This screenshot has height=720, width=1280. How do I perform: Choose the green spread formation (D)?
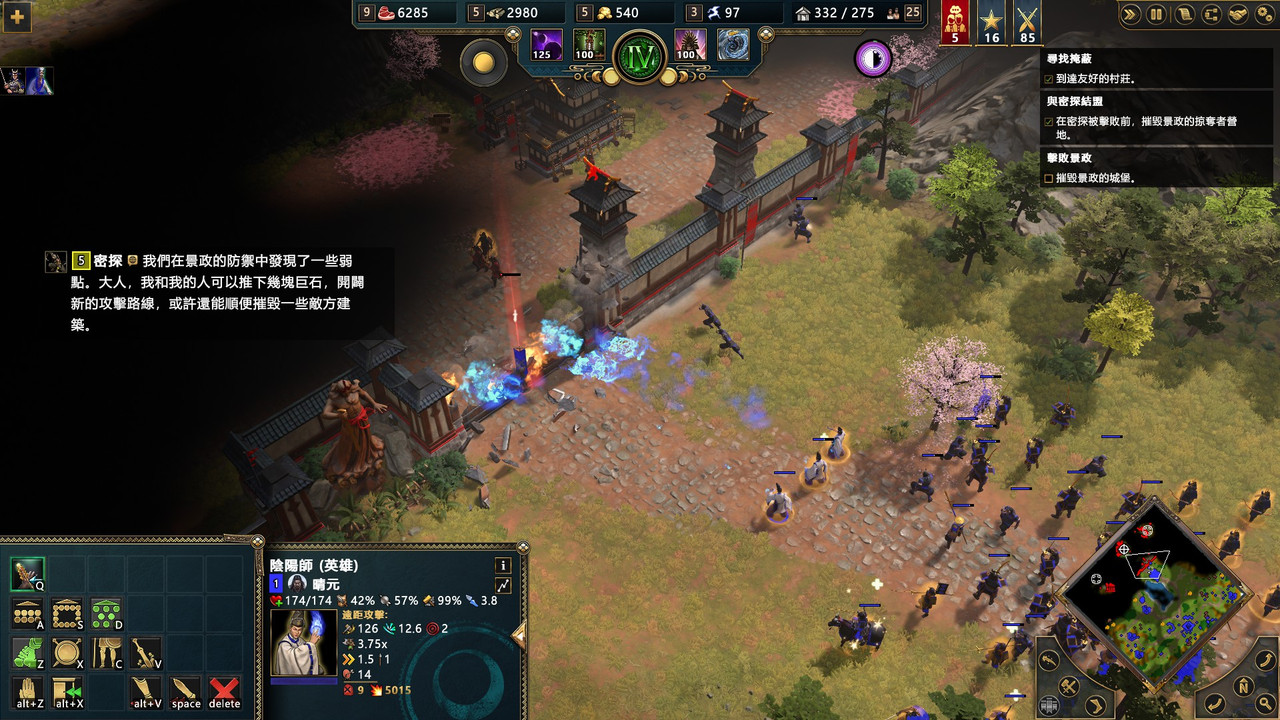106,614
